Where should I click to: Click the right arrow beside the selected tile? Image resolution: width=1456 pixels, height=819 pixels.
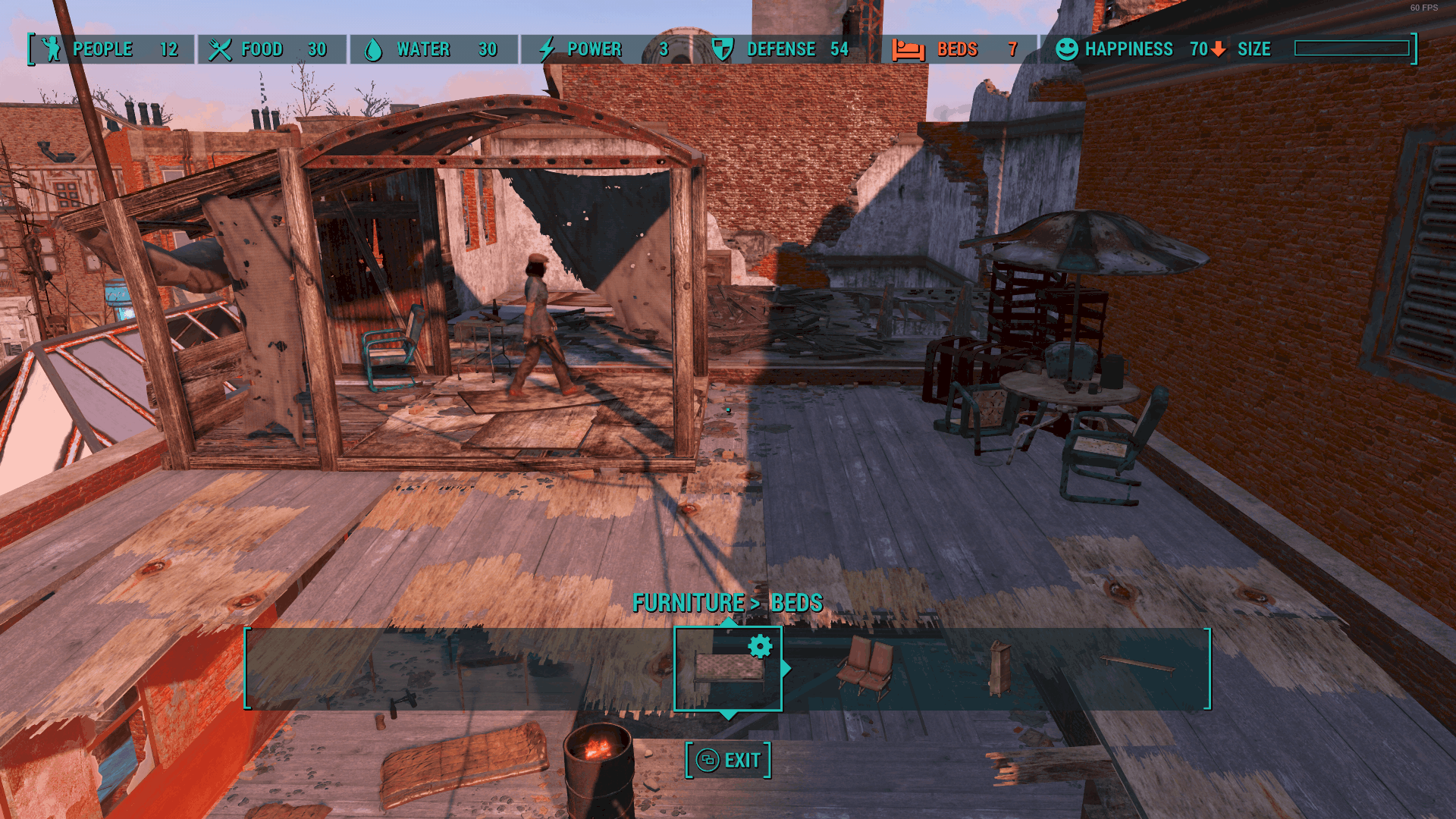tap(786, 668)
